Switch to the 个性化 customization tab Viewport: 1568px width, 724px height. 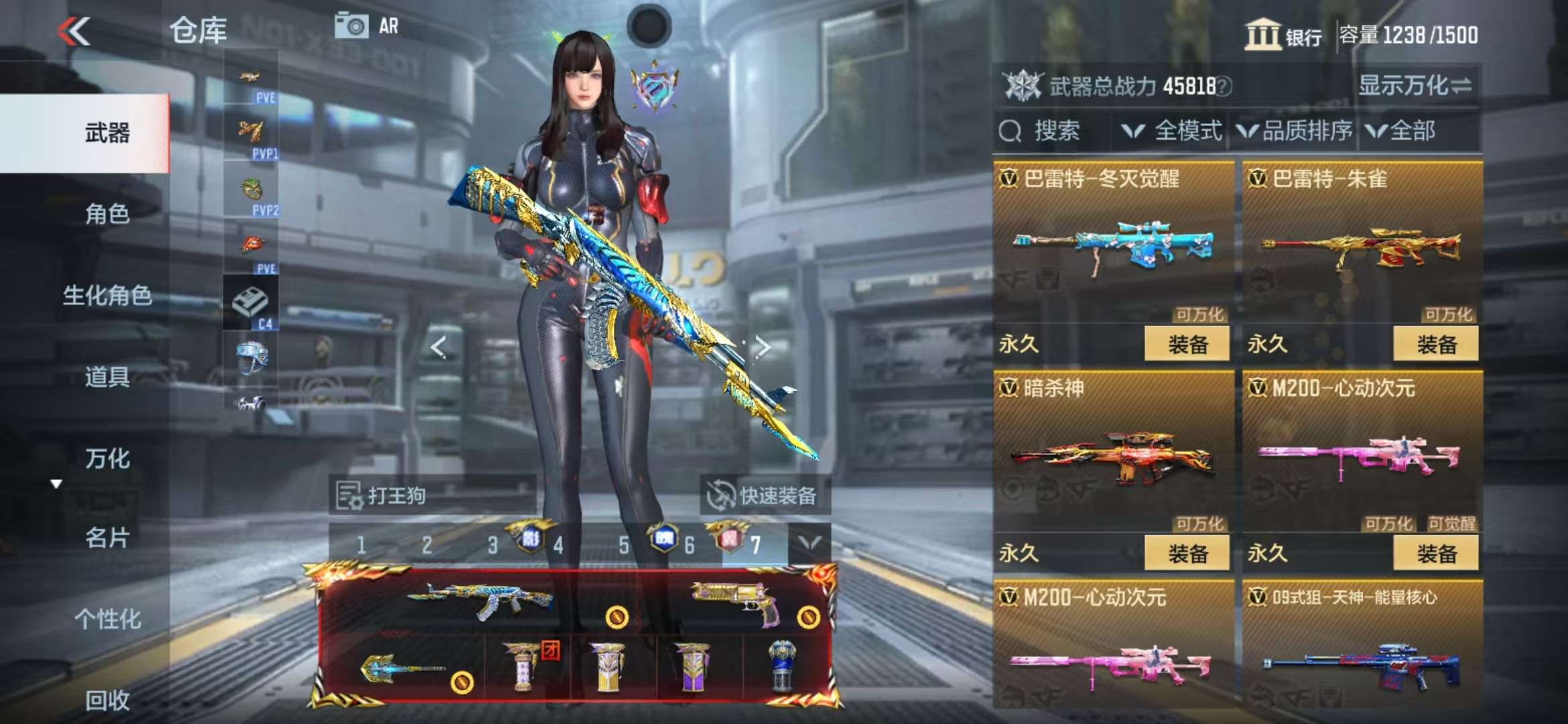(x=107, y=619)
